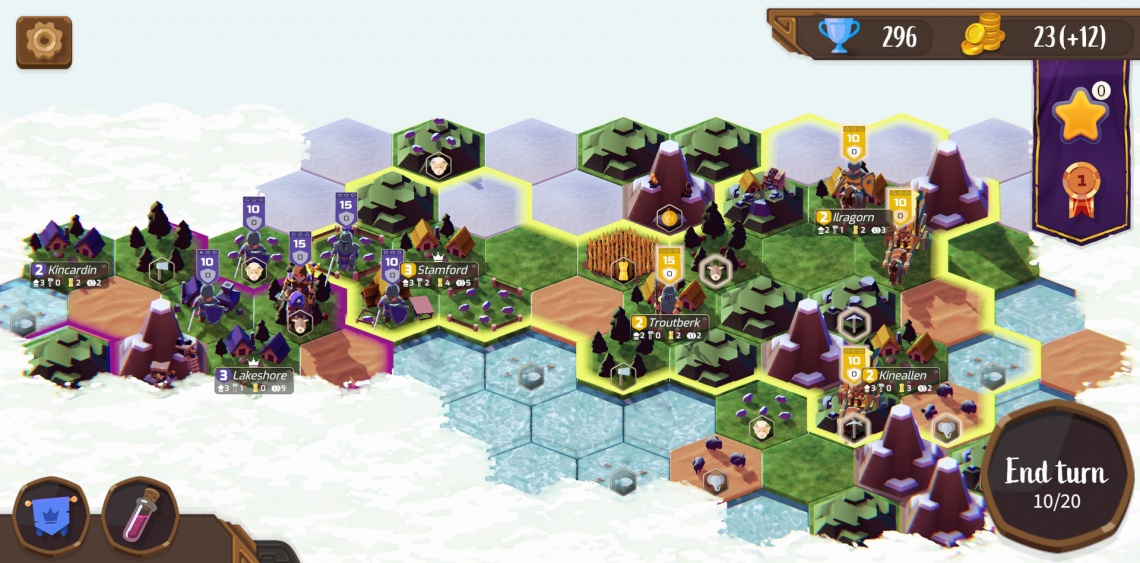Select the Kineallen enemy city label
The height and width of the screenshot is (563, 1140).
901,376
